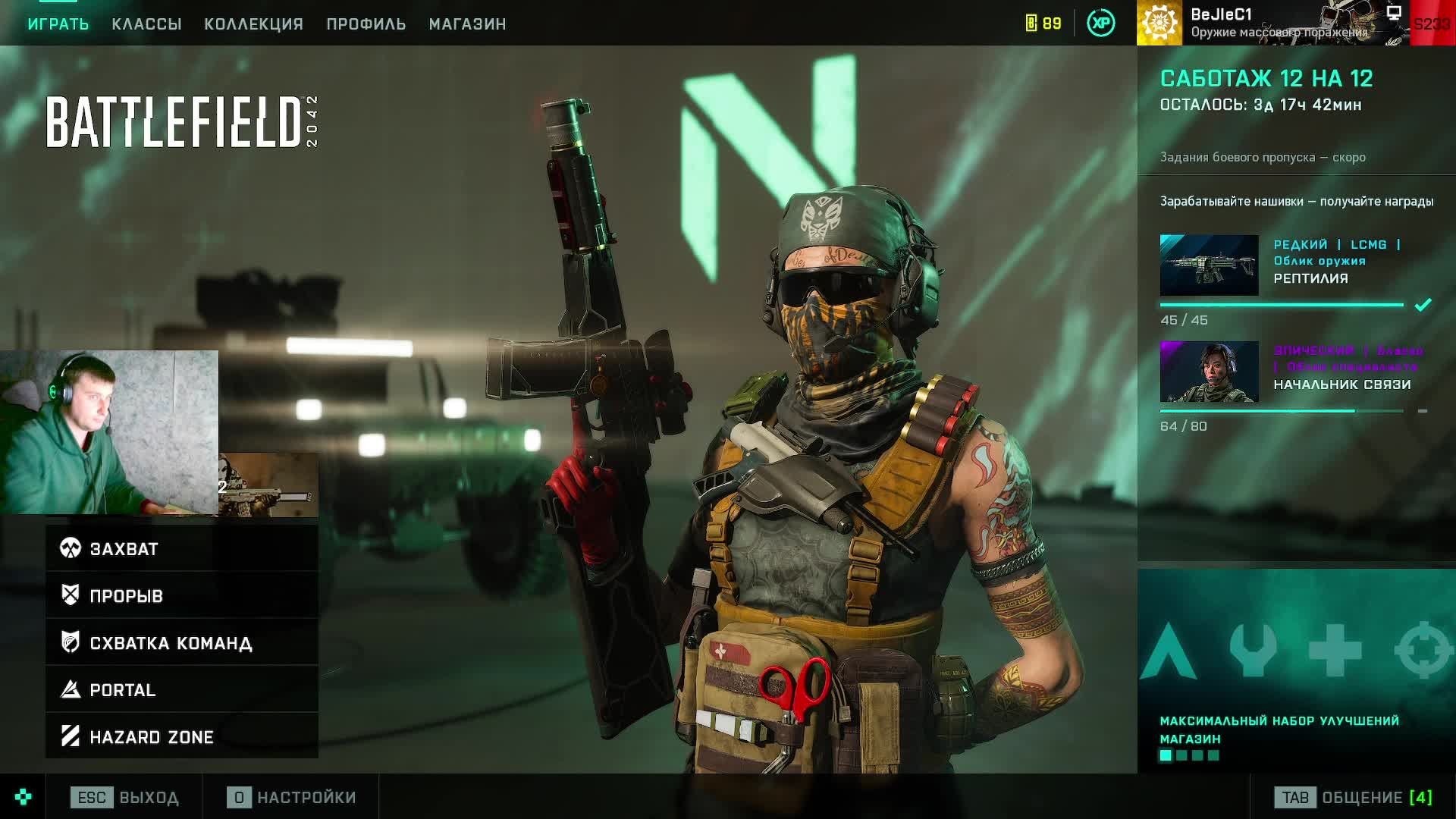Select the ЗАХВАТ game mode

tap(182, 548)
